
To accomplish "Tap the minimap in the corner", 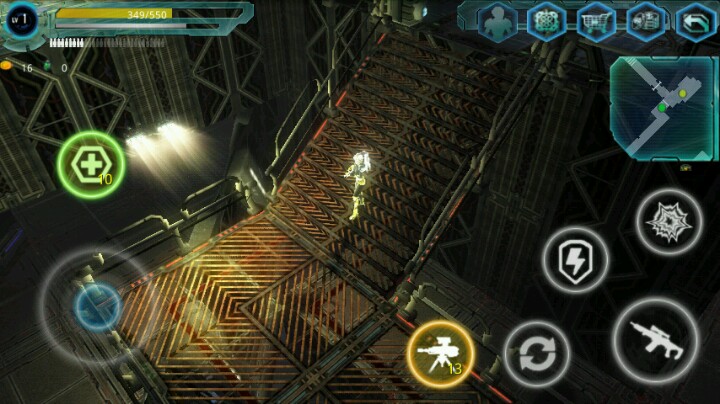I will click(x=663, y=108).
